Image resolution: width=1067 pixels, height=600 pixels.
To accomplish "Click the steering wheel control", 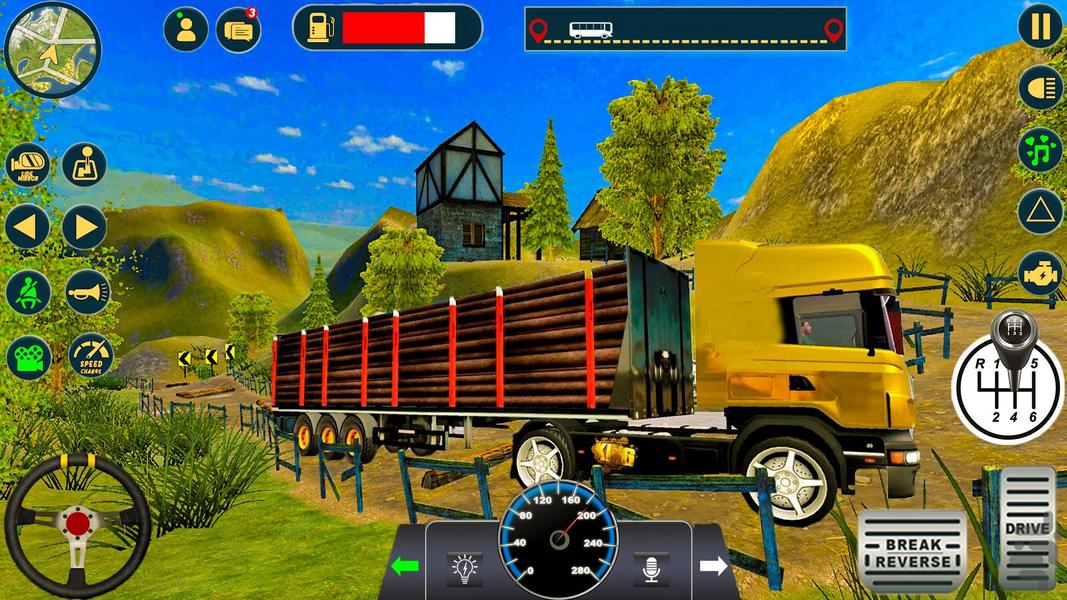I will 77,524.
